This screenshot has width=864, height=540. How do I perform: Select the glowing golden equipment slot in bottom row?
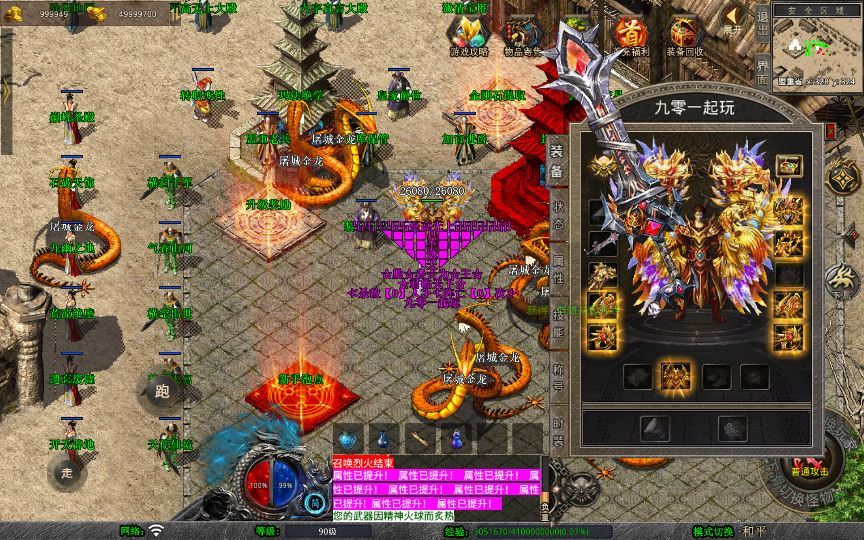click(x=676, y=376)
